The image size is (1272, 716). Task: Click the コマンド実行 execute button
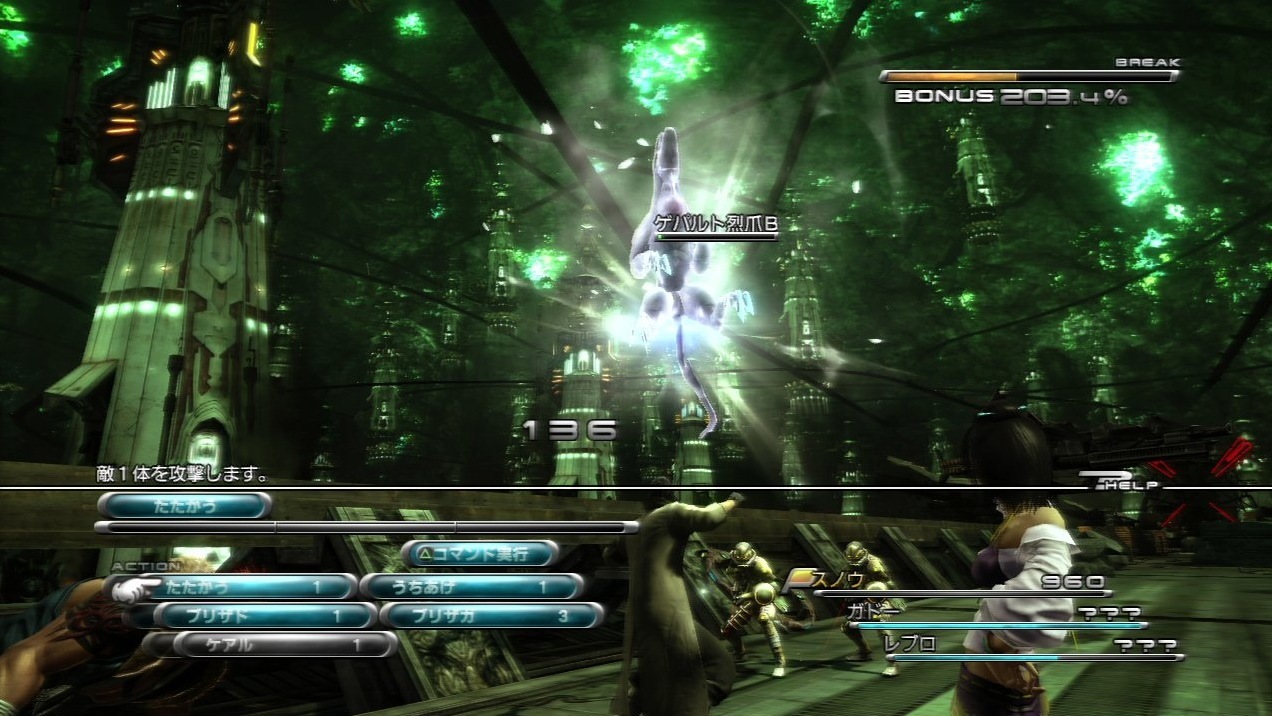[x=480, y=553]
